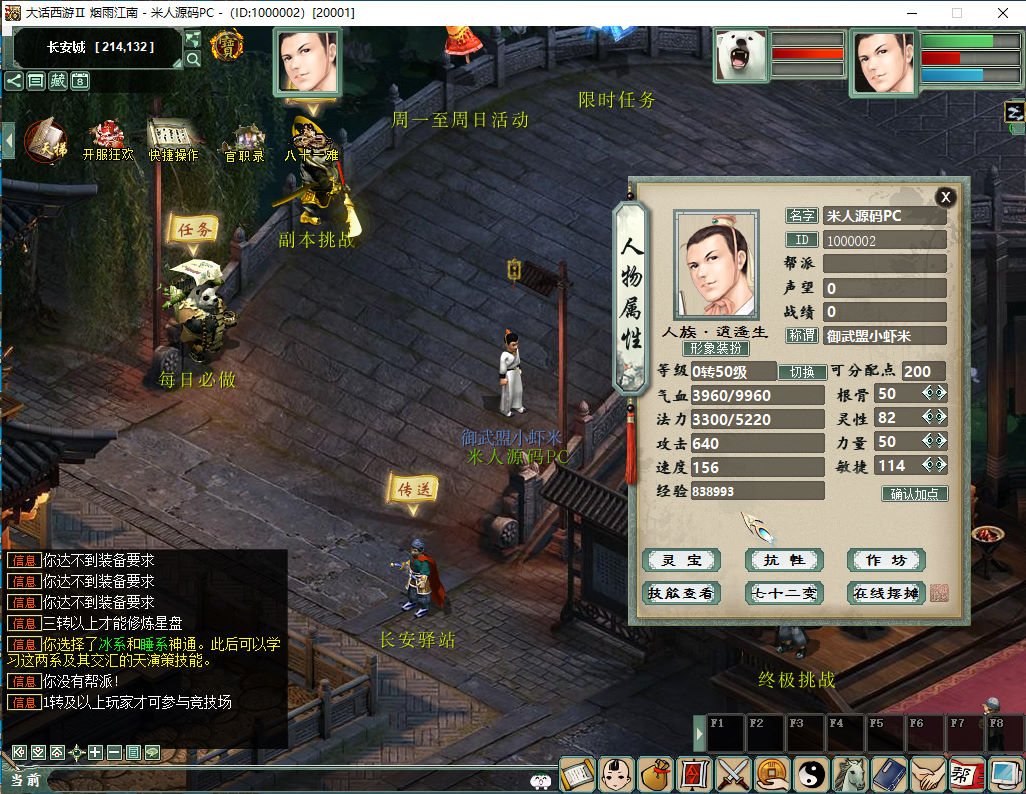Confirm stat points with 确认加点
The height and width of the screenshot is (794, 1026).
pos(914,494)
